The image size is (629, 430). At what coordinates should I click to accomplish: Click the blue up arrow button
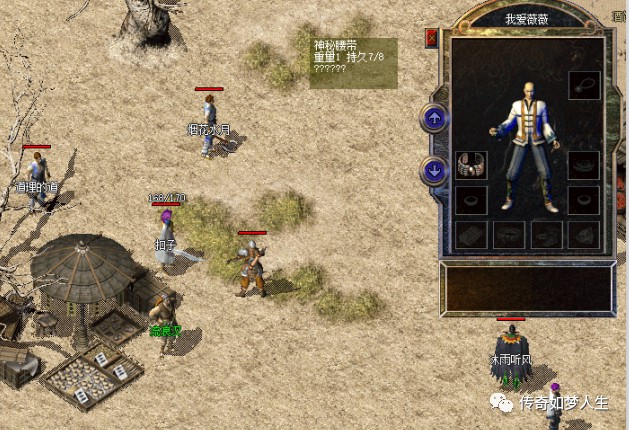tap(434, 119)
